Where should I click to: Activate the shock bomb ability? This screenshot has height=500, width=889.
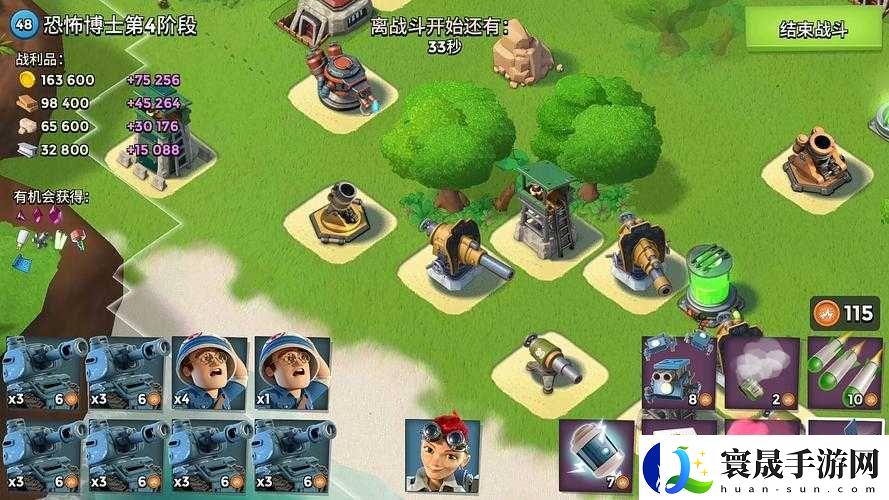[x=595, y=455]
